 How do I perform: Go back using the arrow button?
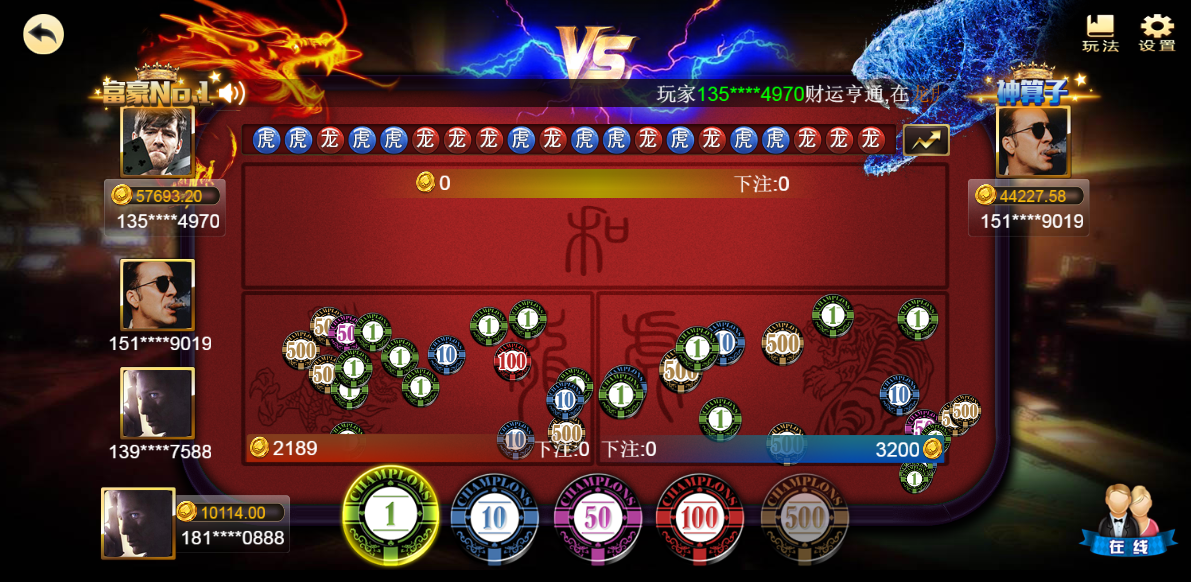tap(43, 34)
